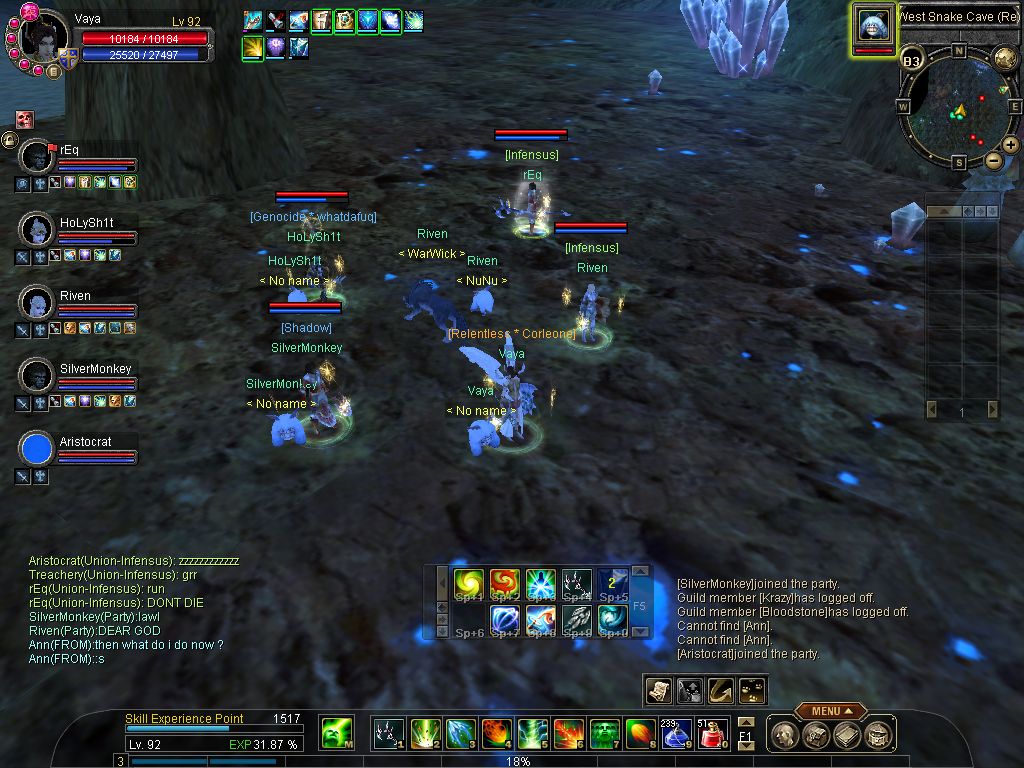Open the scroll icon above the hotbar
The width and height of the screenshot is (1024, 768).
(x=658, y=689)
